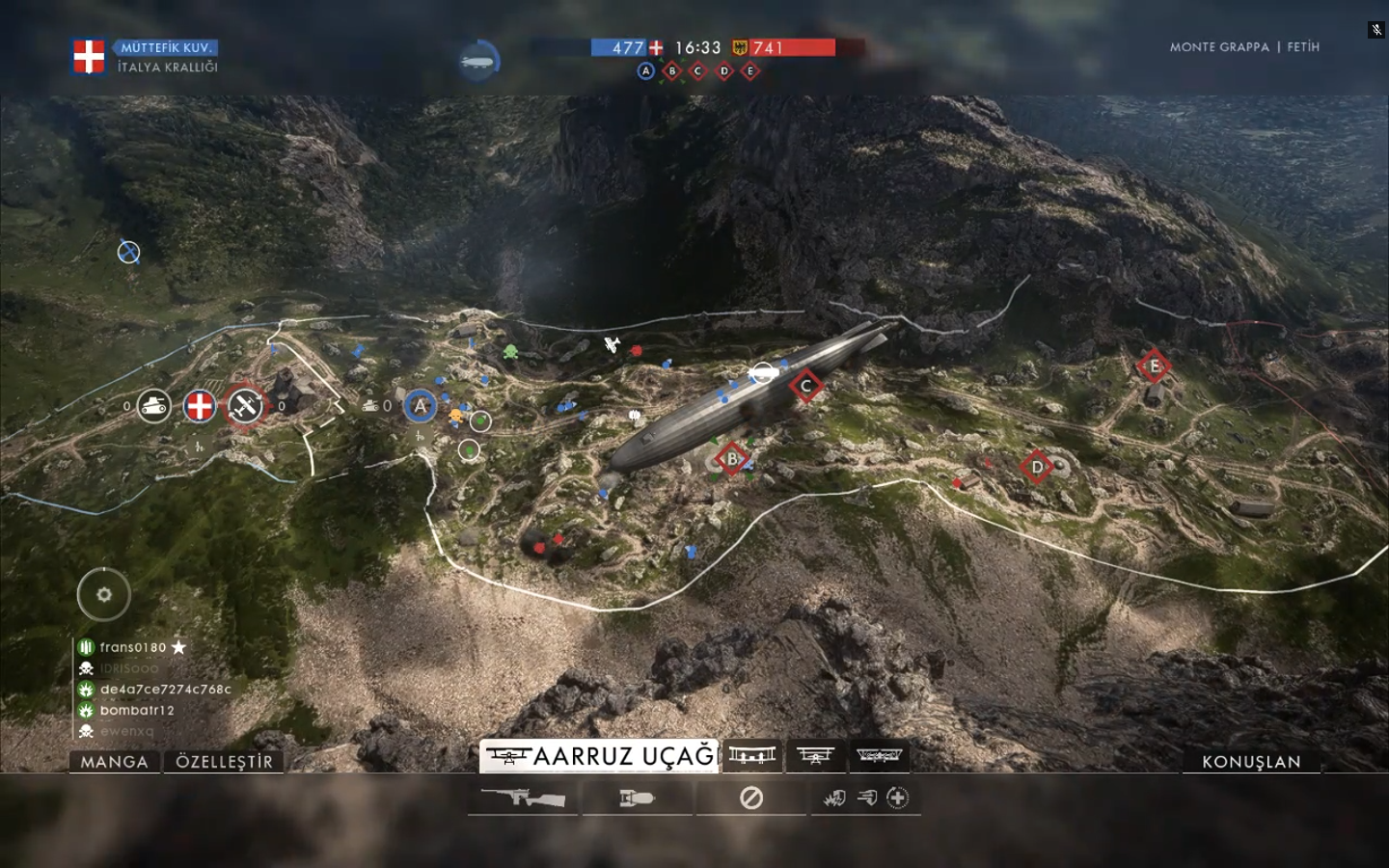Select the wide-winged heavy bomber tab

click(878, 756)
